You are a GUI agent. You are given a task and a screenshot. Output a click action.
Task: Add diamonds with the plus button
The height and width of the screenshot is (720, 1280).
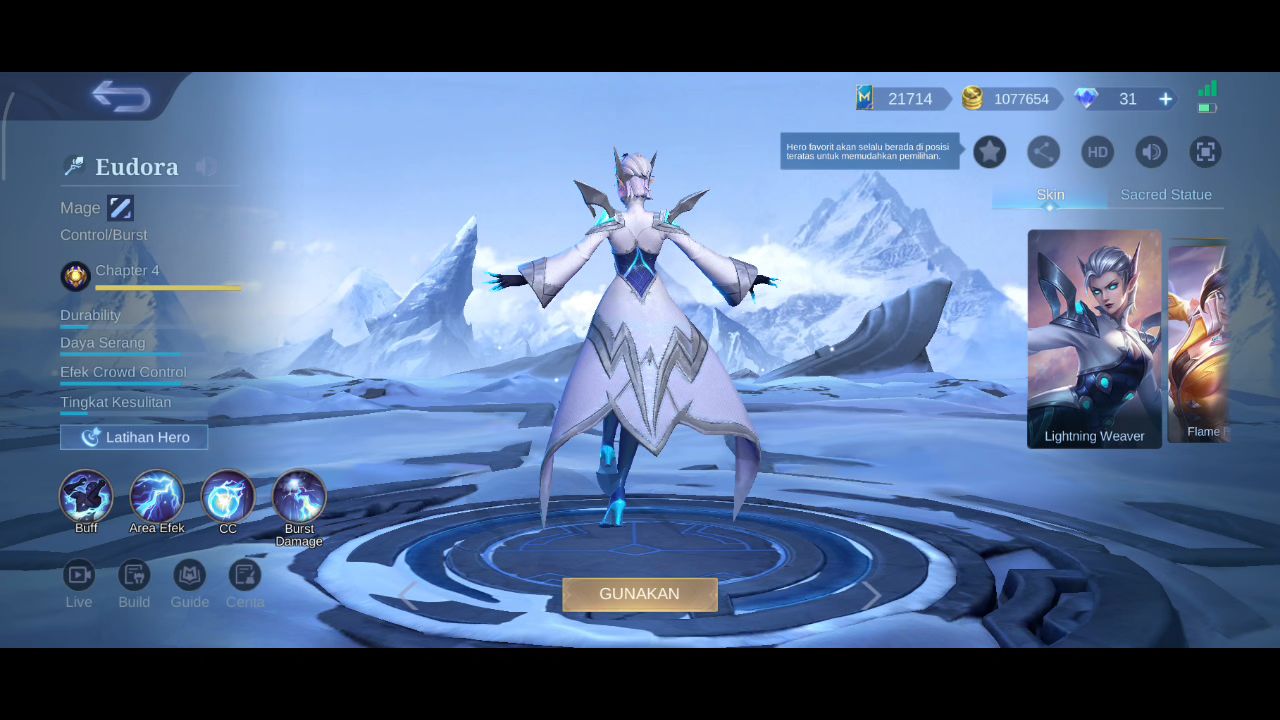click(1165, 99)
